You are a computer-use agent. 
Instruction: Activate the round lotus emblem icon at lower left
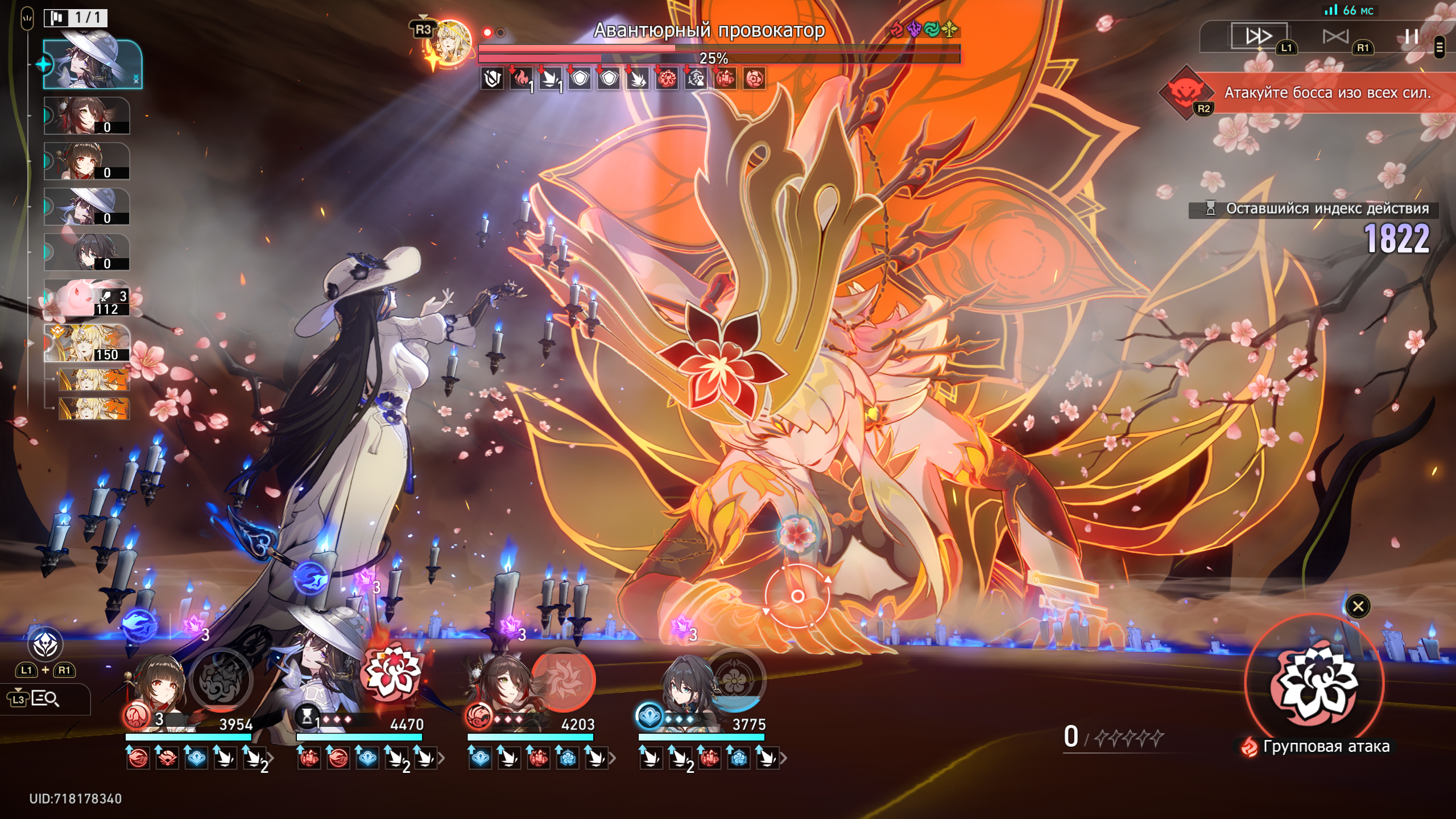[x=45, y=644]
